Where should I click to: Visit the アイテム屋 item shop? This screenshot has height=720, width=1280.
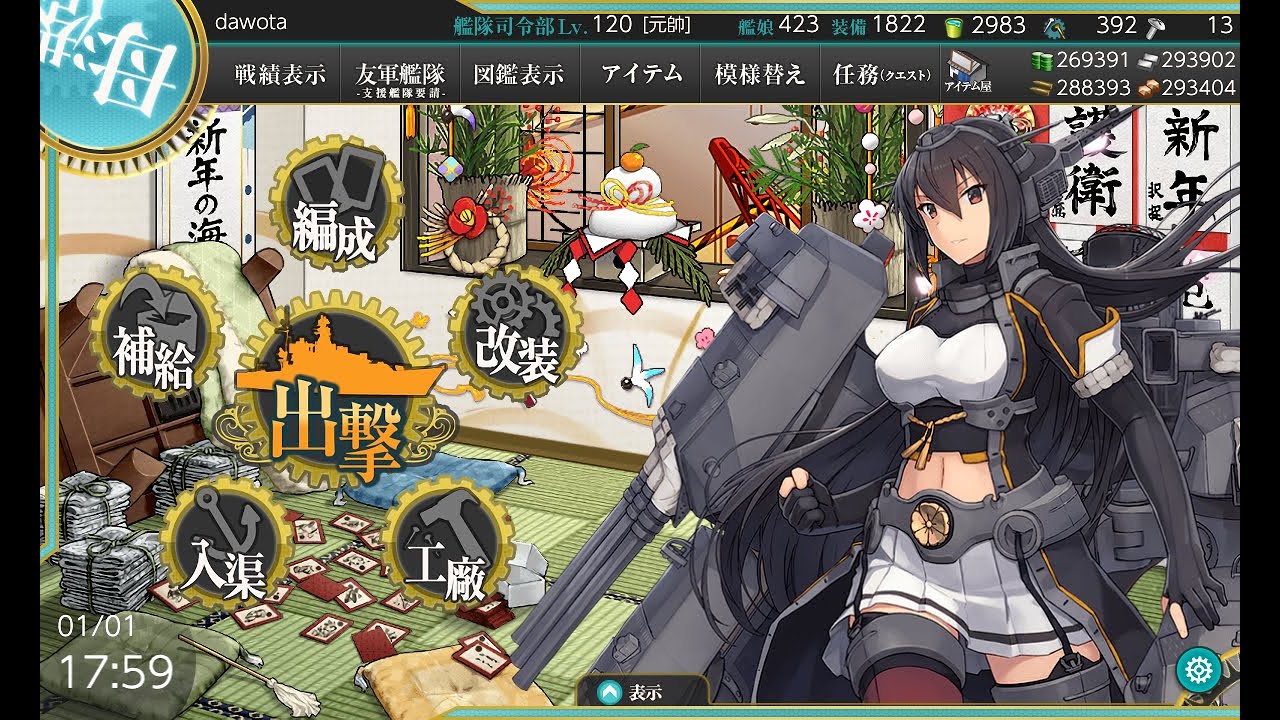(968, 74)
